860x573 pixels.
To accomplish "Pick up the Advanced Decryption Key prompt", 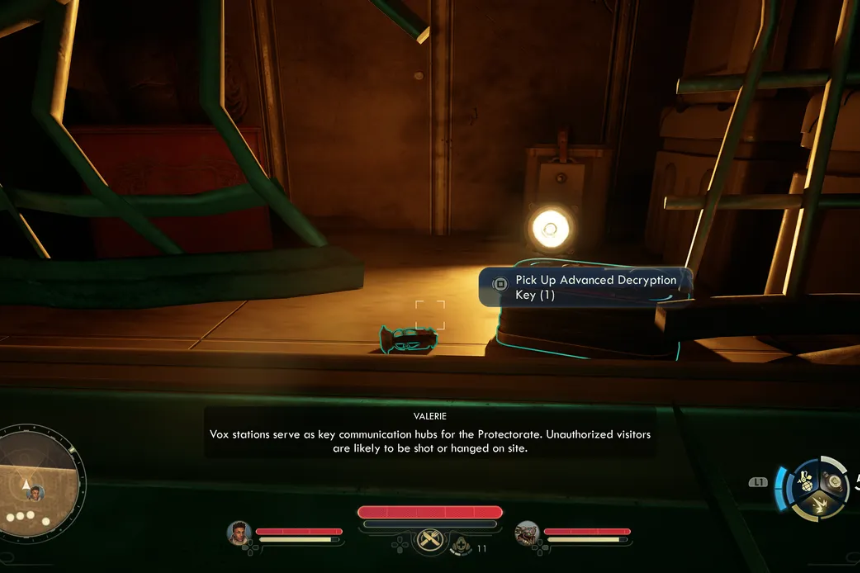I will (x=584, y=287).
